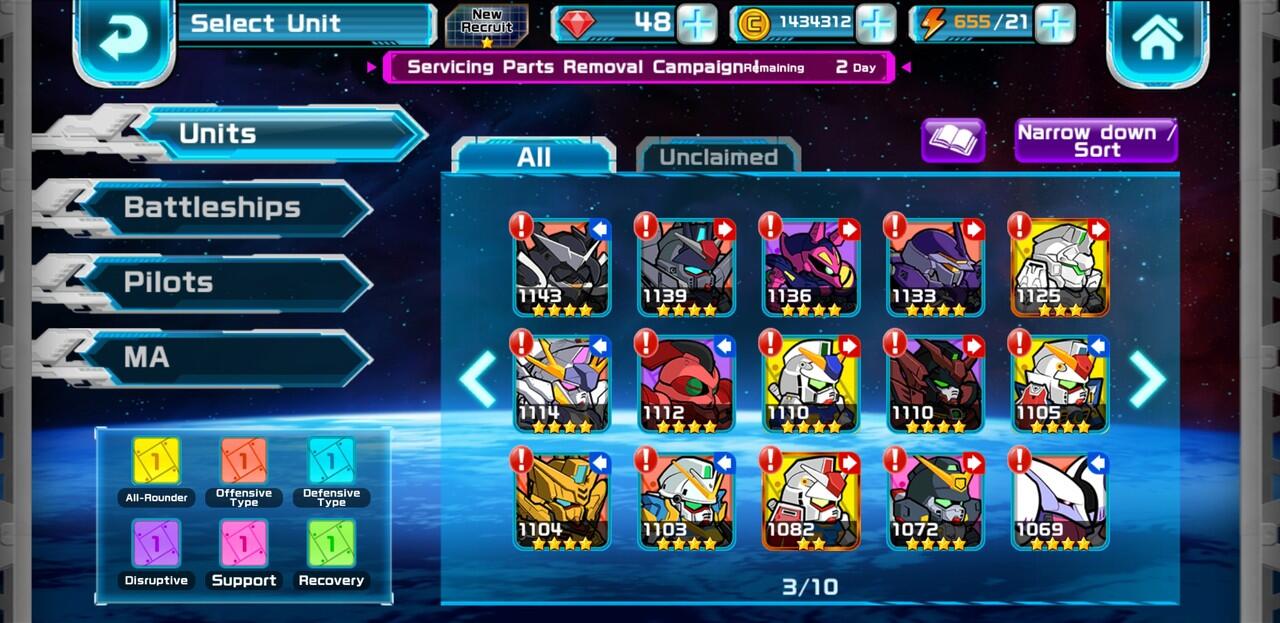Pick the unit with 1069 power

pyautogui.click(x=1059, y=500)
